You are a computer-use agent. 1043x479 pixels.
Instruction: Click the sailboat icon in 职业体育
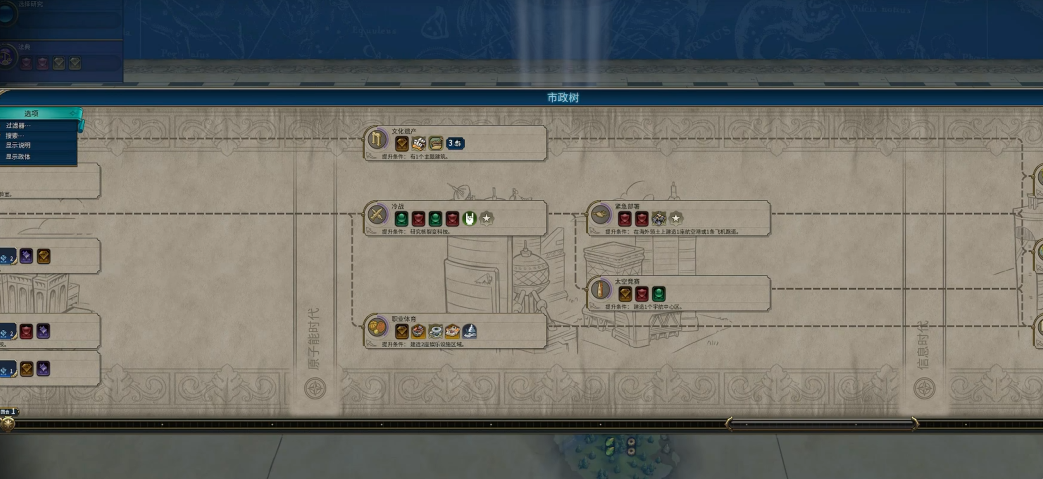(469, 331)
